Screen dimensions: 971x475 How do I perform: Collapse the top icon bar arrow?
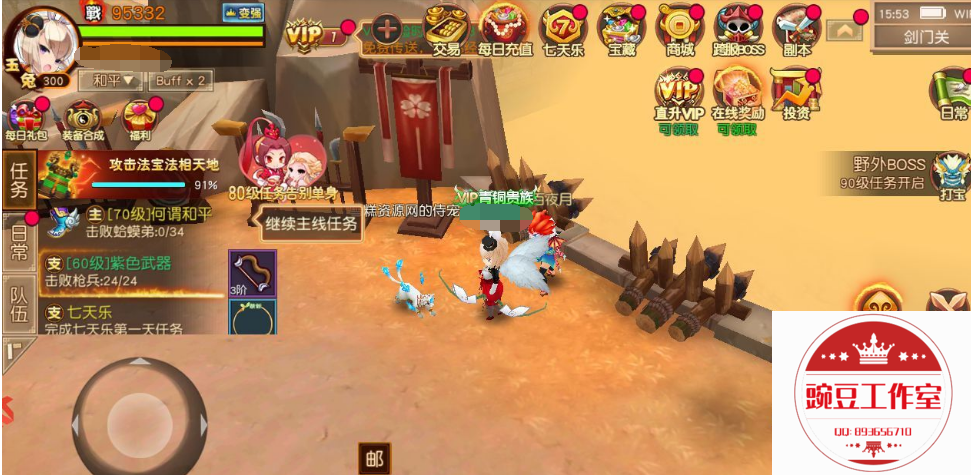point(845,30)
